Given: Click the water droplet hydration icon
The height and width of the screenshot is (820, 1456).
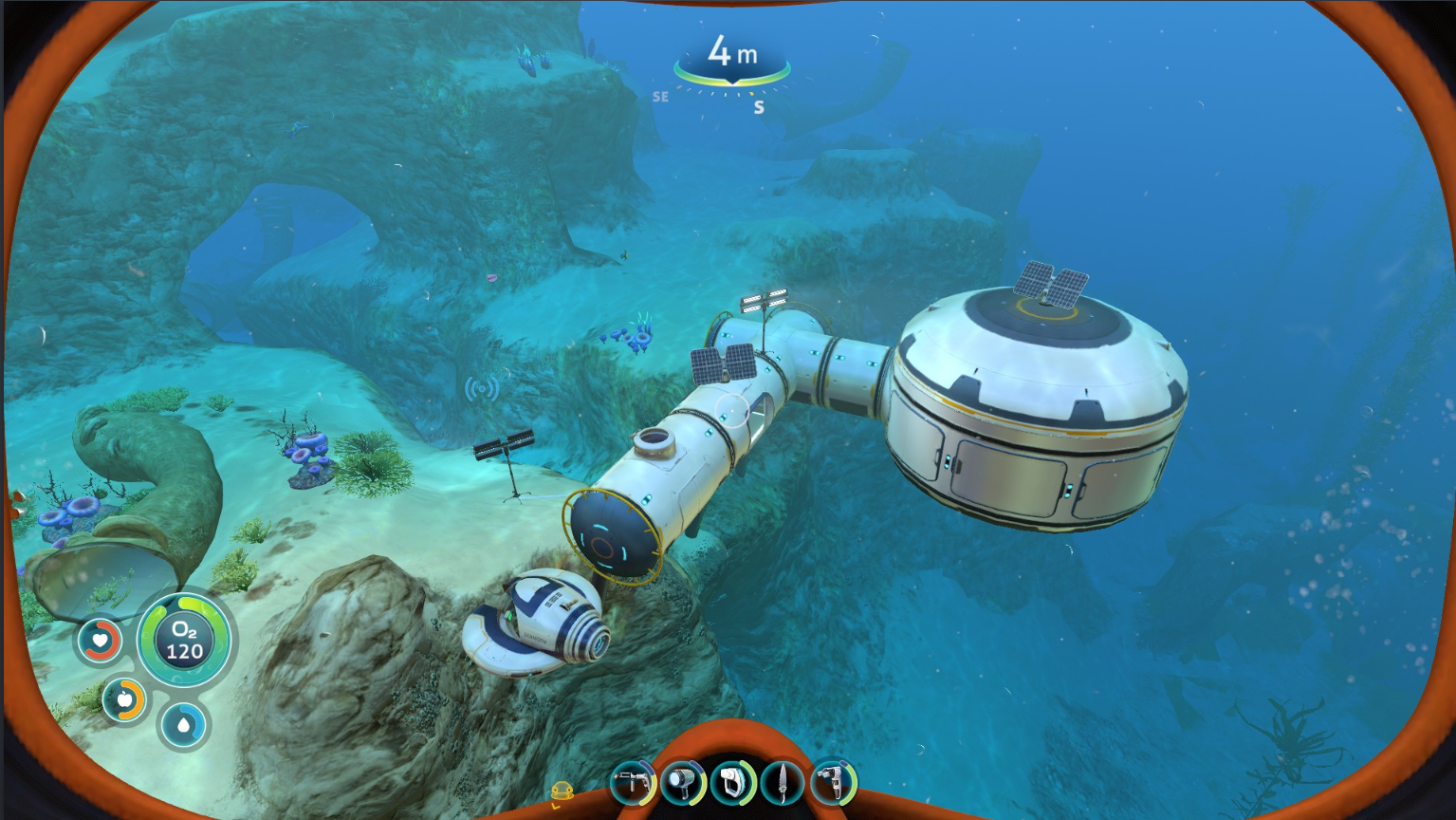Looking at the screenshot, I should coord(186,724).
